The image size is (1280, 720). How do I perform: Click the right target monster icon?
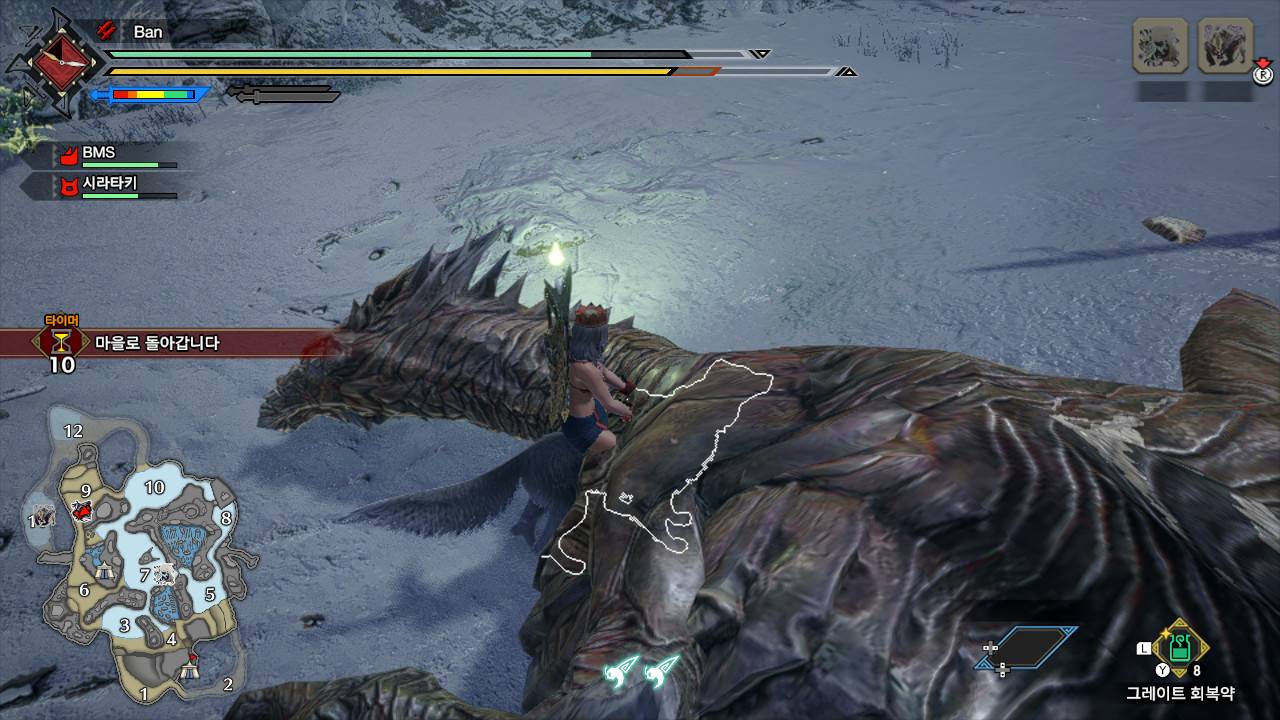pyautogui.click(x=1225, y=45)
